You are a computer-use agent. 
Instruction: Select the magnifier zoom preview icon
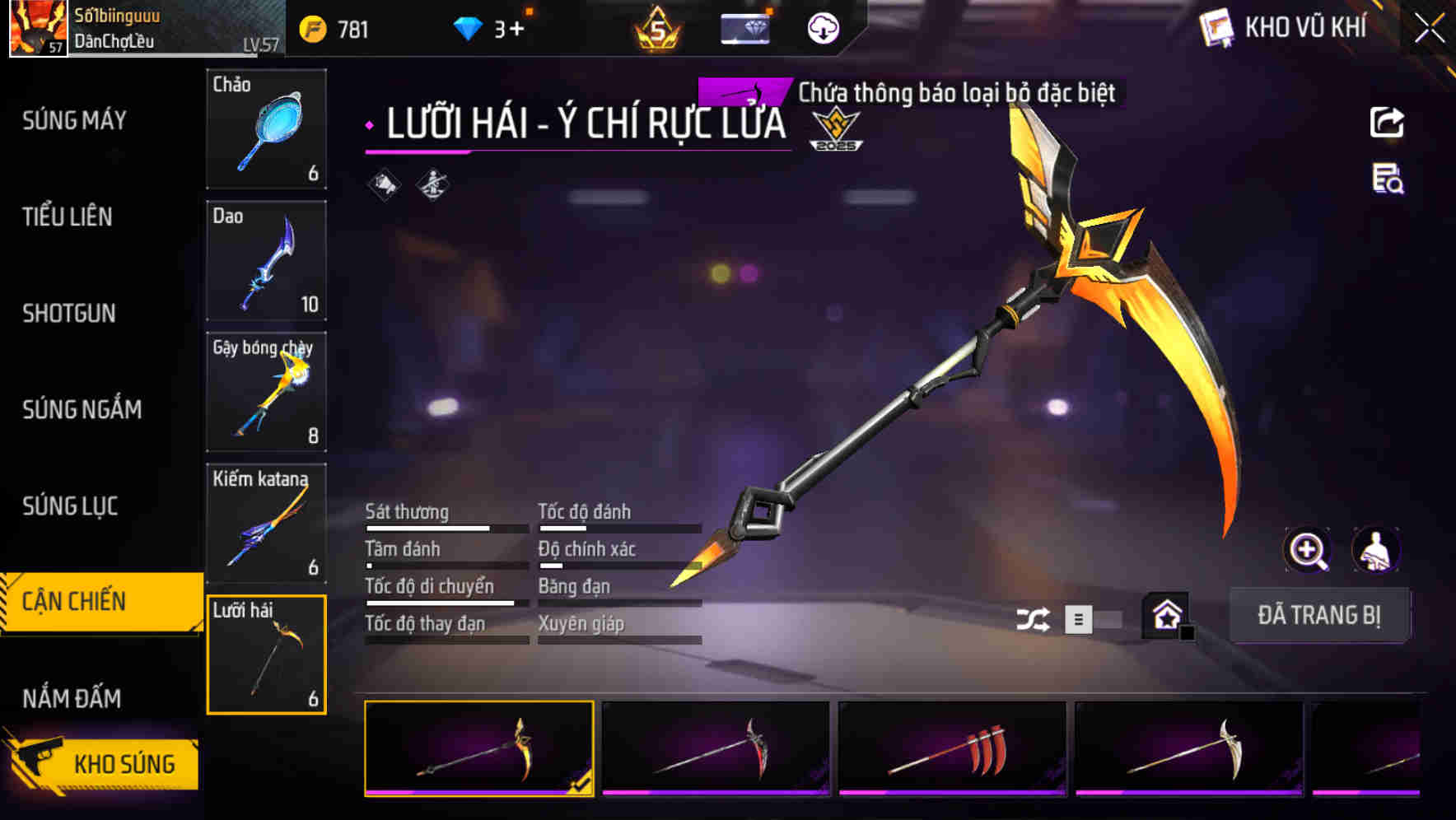coord(1308,550)
